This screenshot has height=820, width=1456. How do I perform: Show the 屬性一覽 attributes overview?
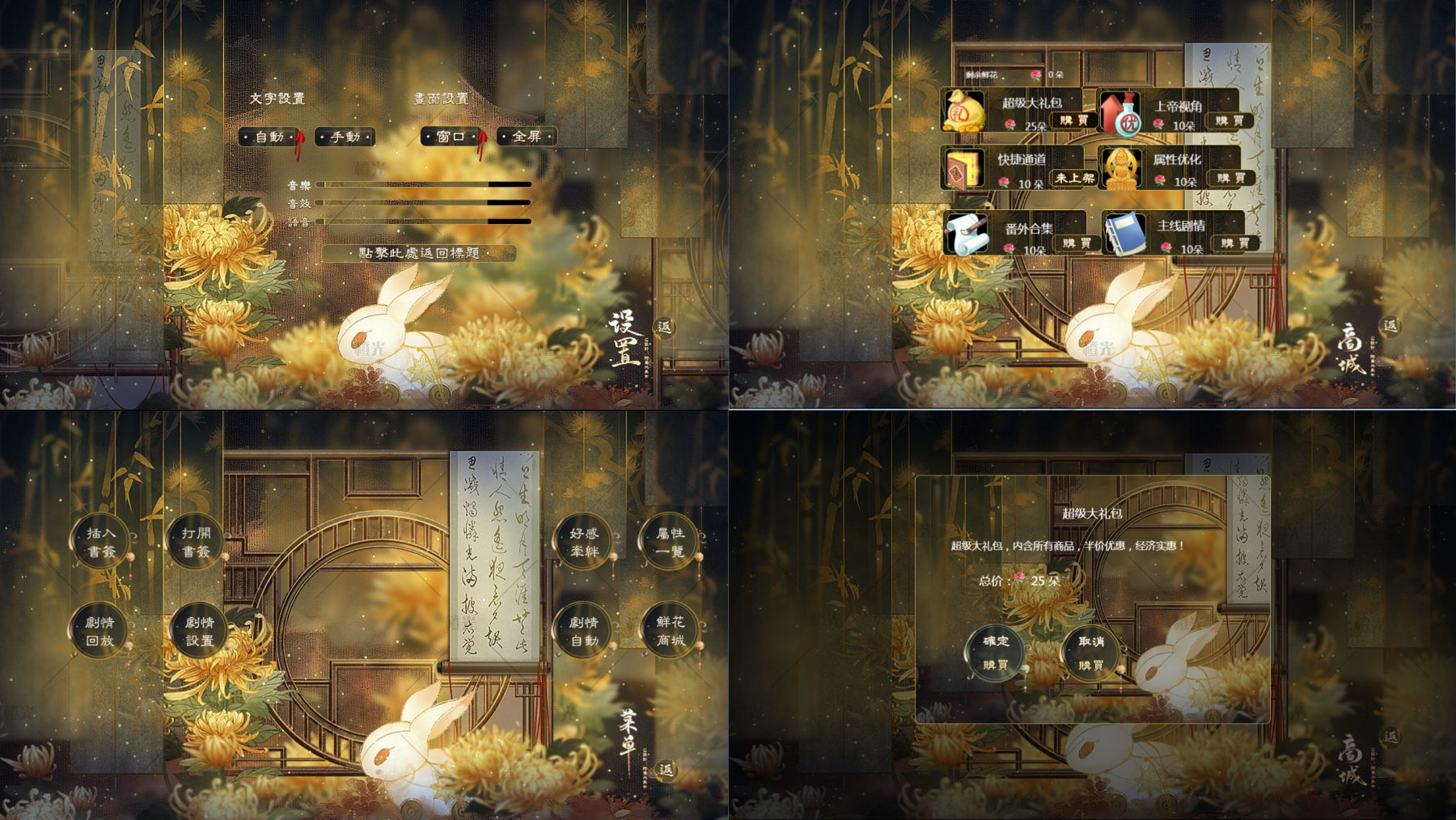[671, 542]
